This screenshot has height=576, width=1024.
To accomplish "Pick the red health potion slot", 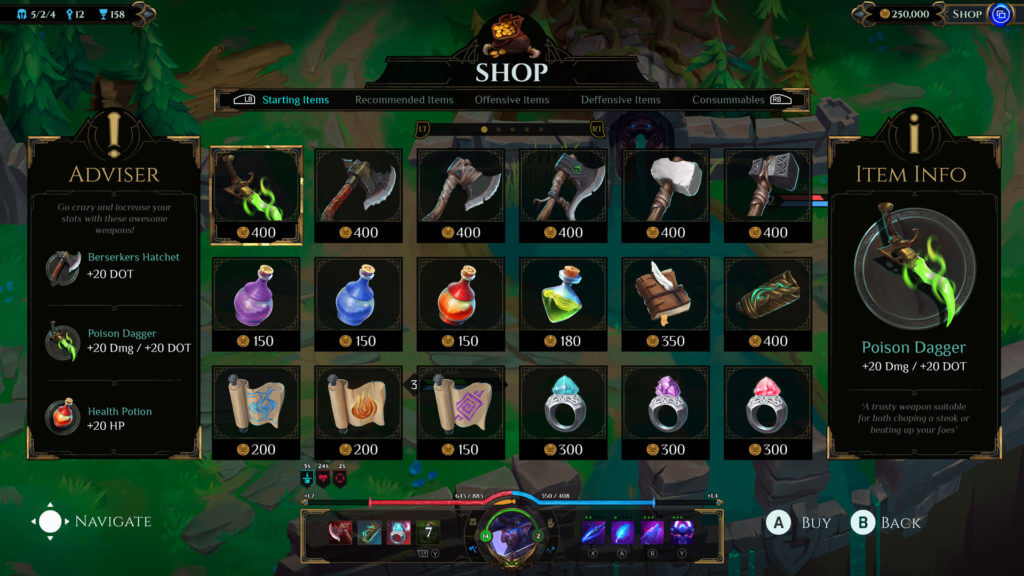I will pyautogui.click(x=461, y=304).
